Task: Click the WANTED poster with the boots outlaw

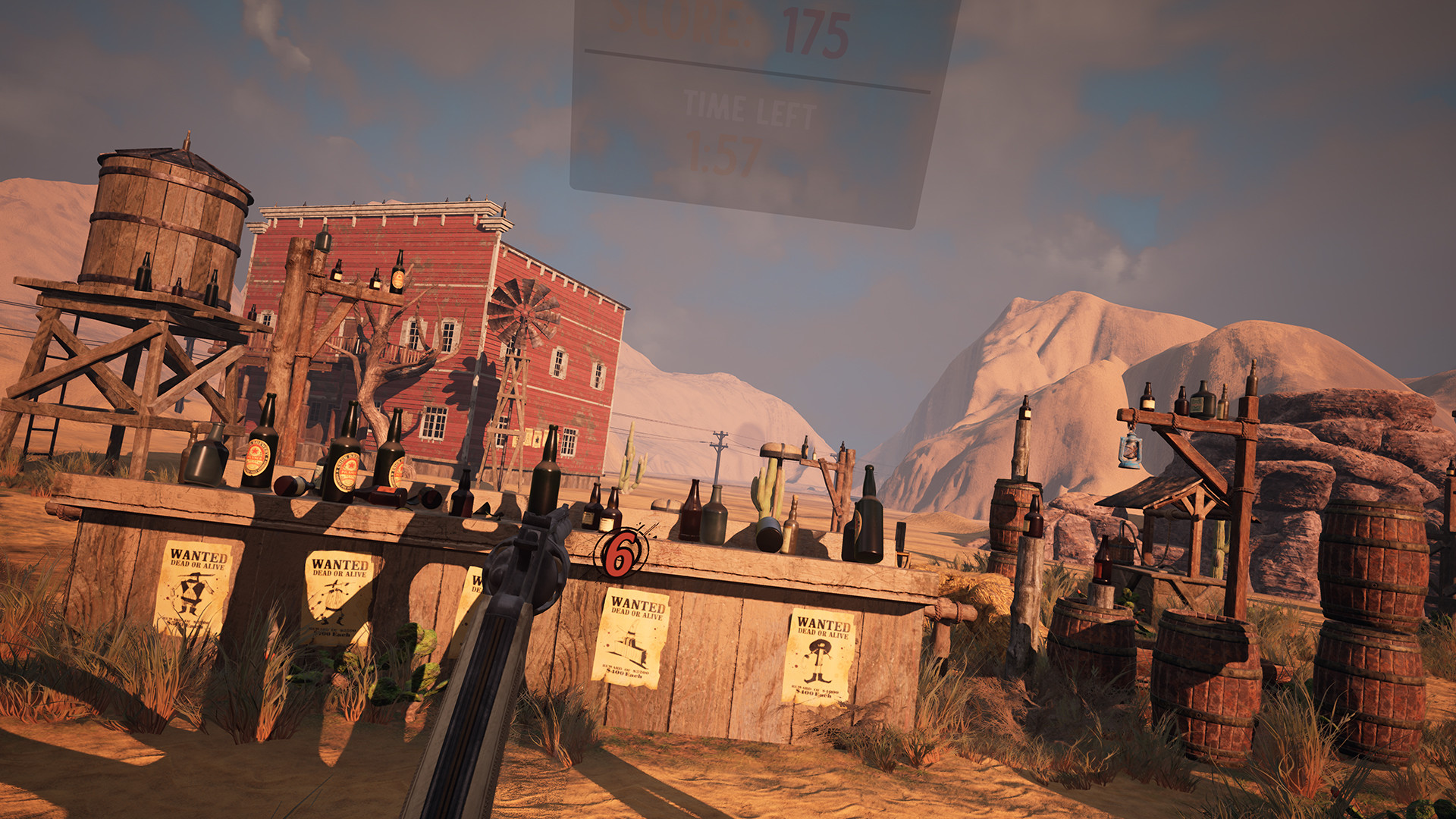Action: (x=818, y=655)
